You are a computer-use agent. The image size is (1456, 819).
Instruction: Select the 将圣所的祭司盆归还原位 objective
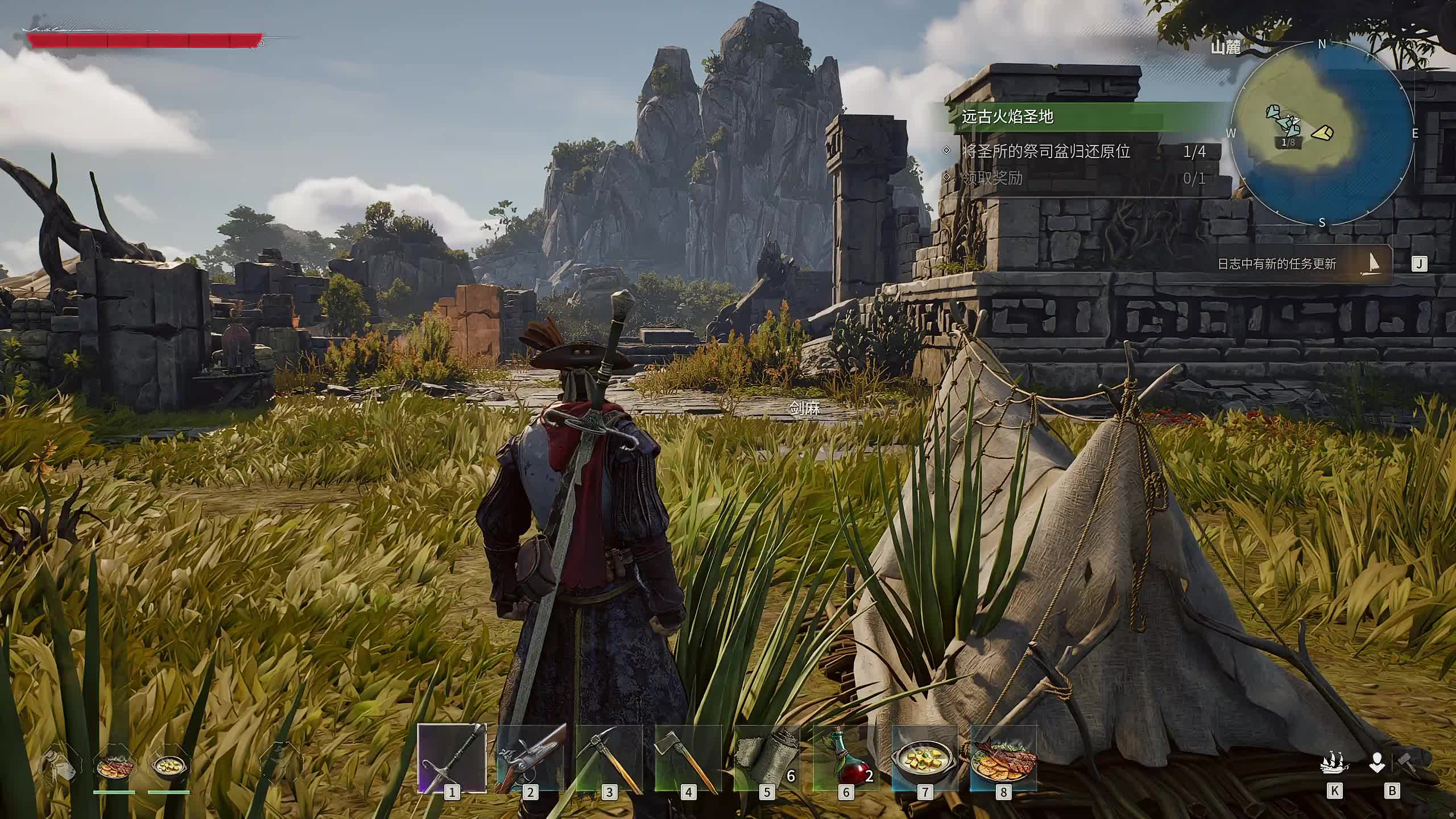point(1045,151)
